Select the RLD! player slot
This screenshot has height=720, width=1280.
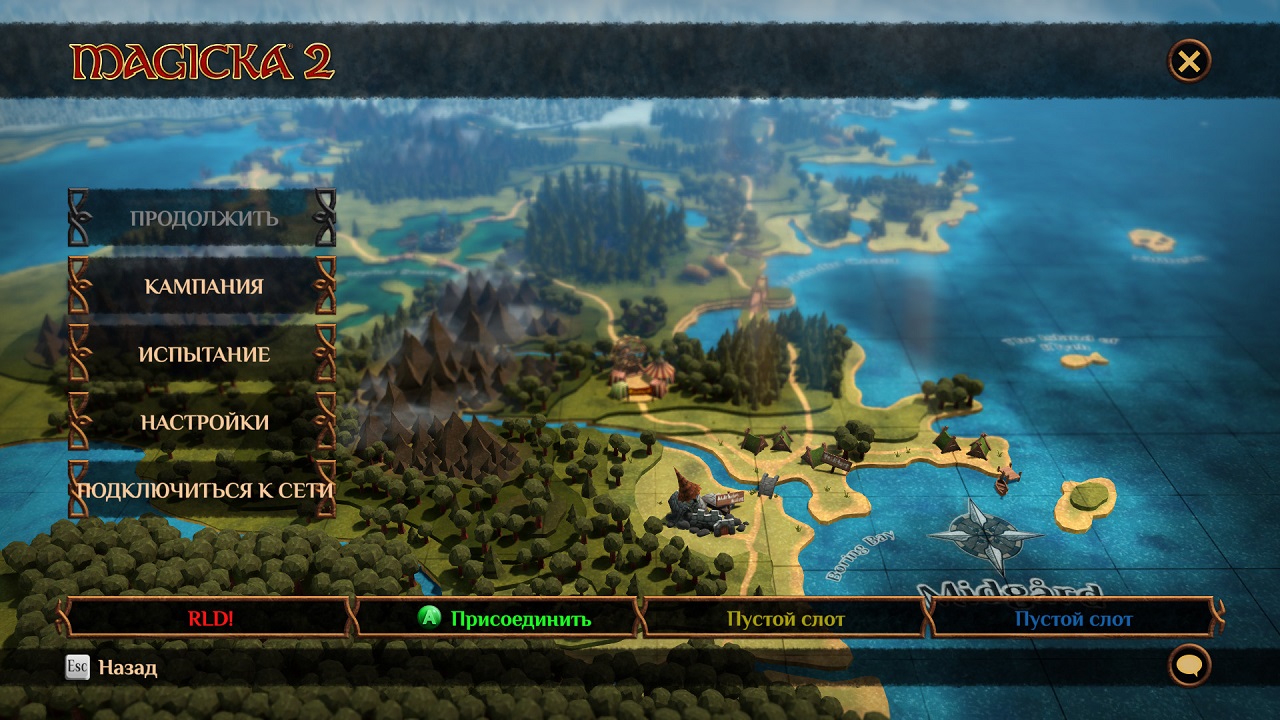pos(210,618)
